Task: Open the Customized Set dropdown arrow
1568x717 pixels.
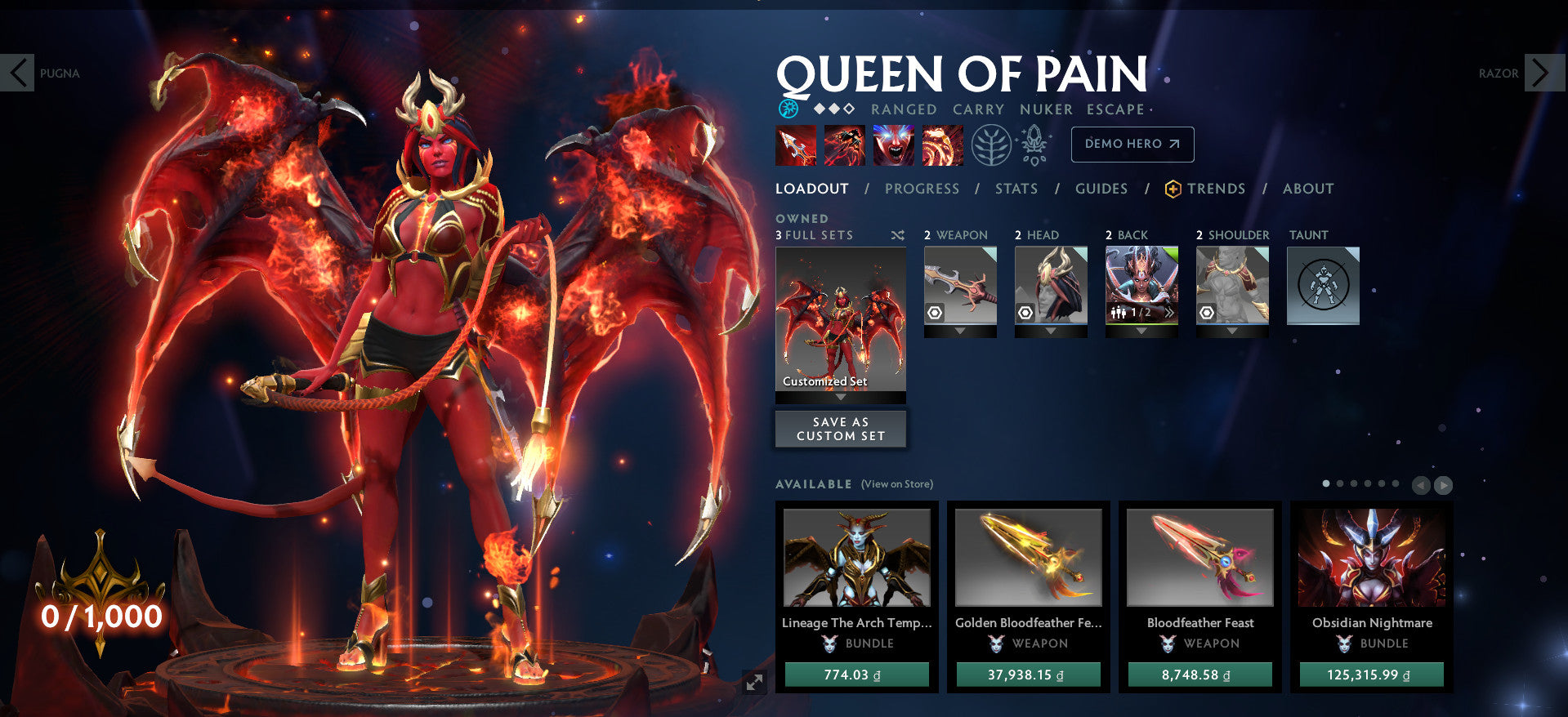Action: (x=840, y=397)
